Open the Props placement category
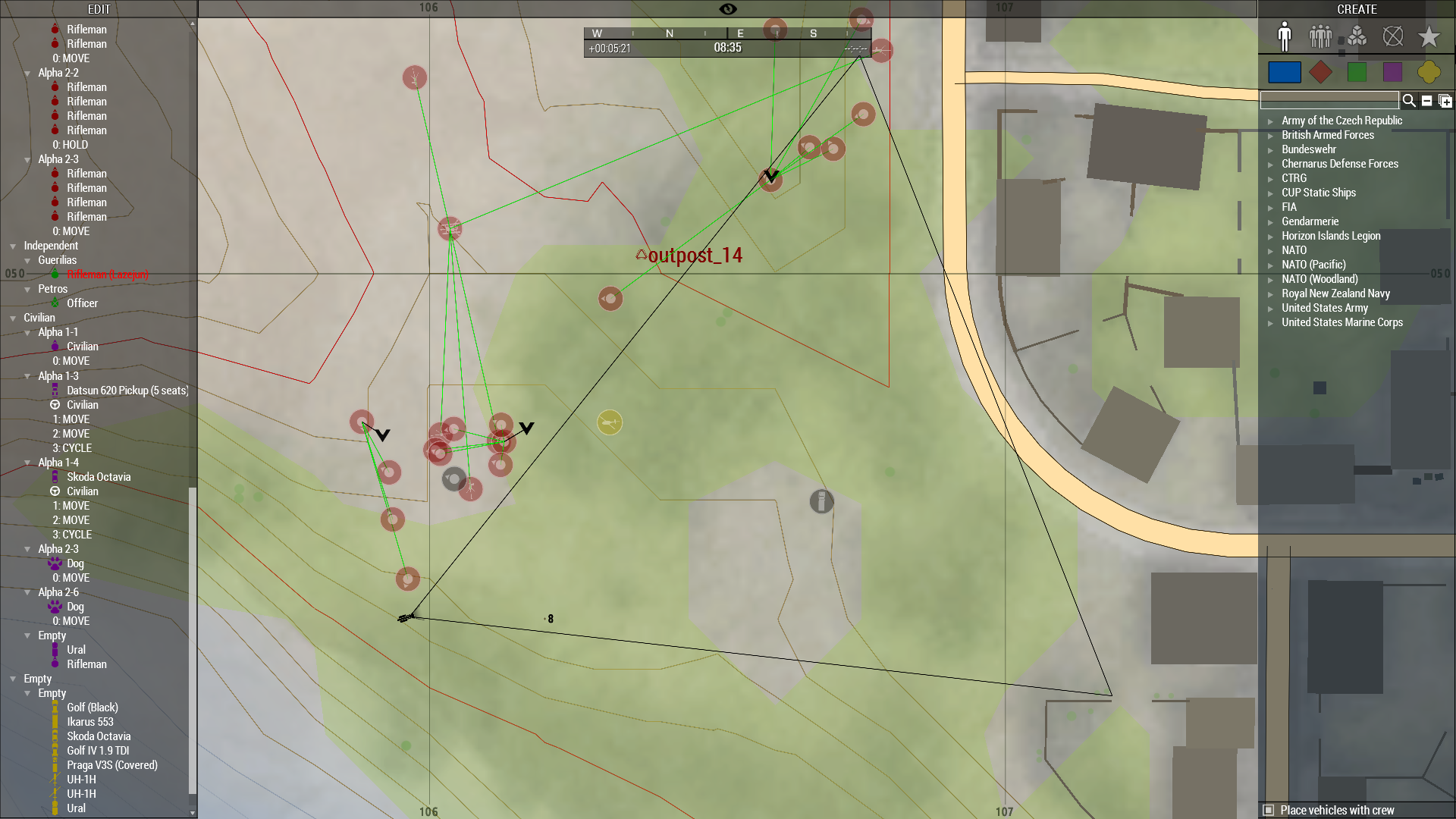Image resolution: width=1456 pixels, height=819 pixels. coord(1357,36)
